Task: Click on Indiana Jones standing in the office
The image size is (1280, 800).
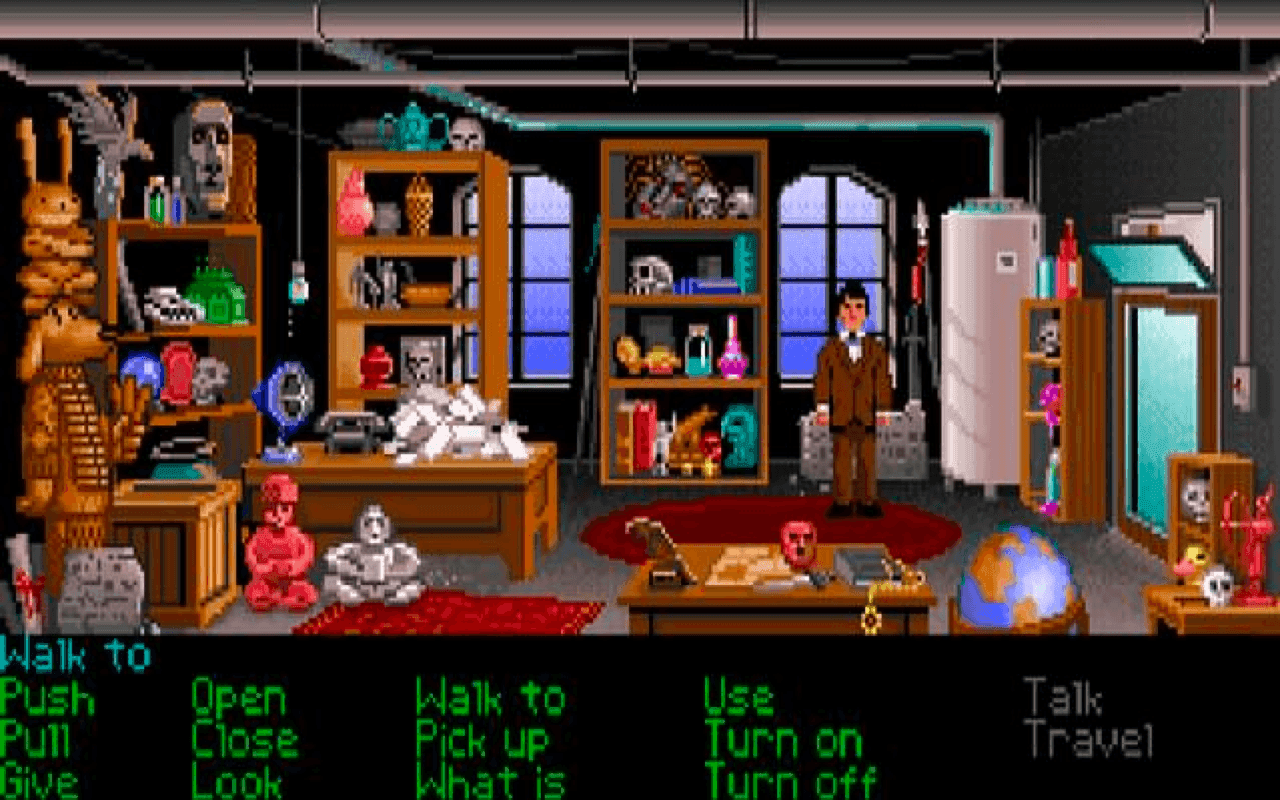Action: pyautogui.click(x=850, y=400)
